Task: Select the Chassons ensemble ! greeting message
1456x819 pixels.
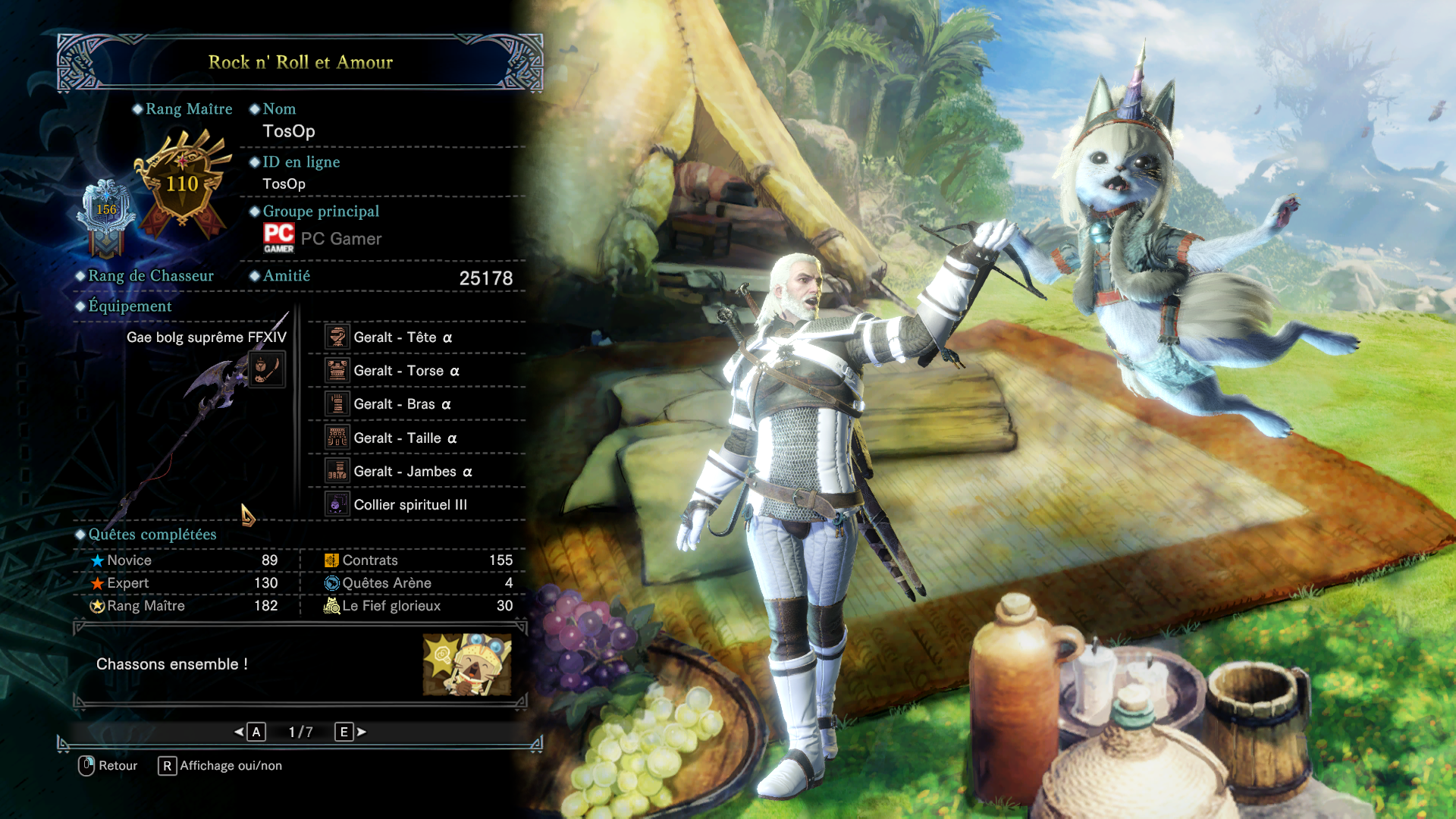Action: pos(172,664)
